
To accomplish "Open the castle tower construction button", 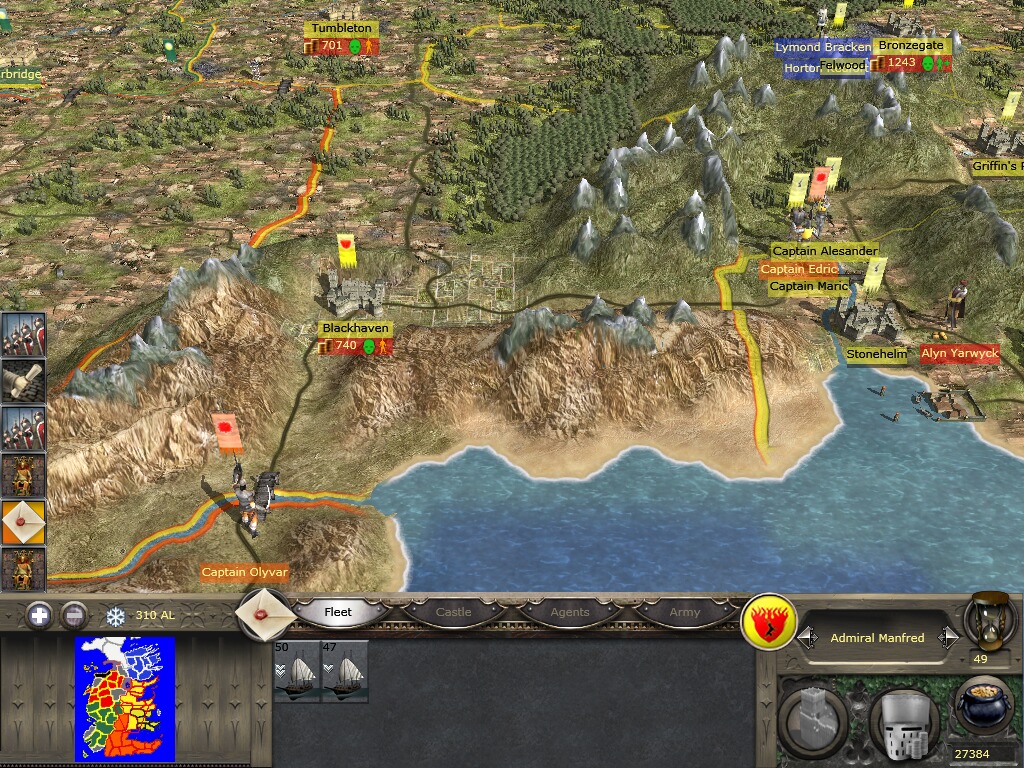I will pos(815,718).
